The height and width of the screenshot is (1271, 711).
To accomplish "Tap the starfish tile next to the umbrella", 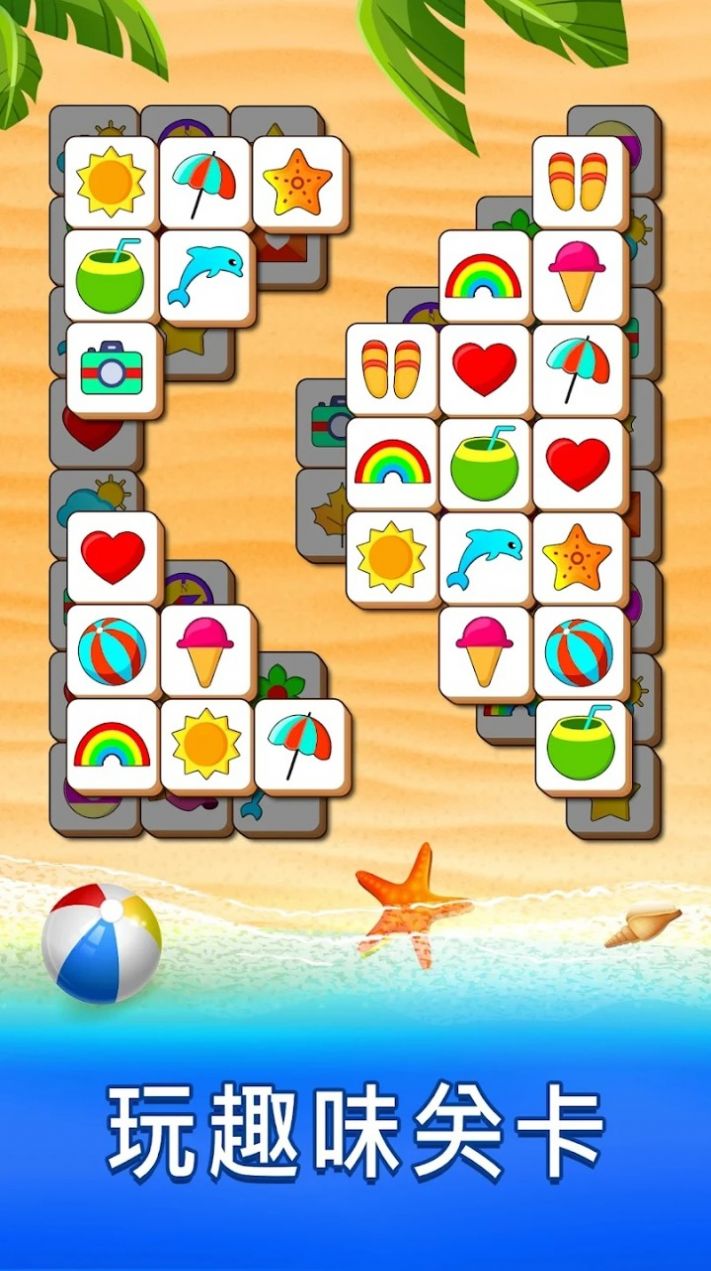I will [297, 181].
